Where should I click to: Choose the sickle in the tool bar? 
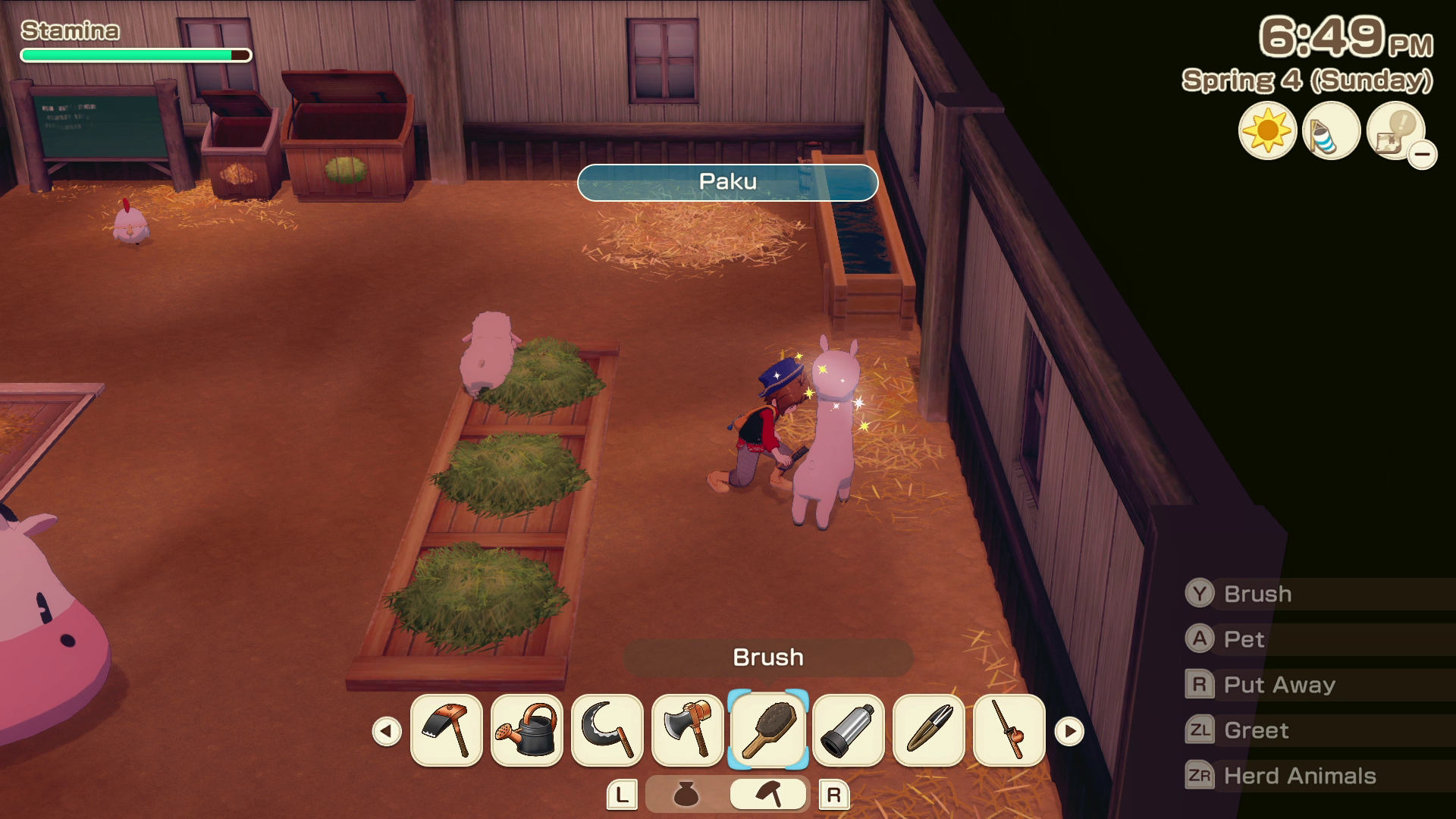point(607,731)
